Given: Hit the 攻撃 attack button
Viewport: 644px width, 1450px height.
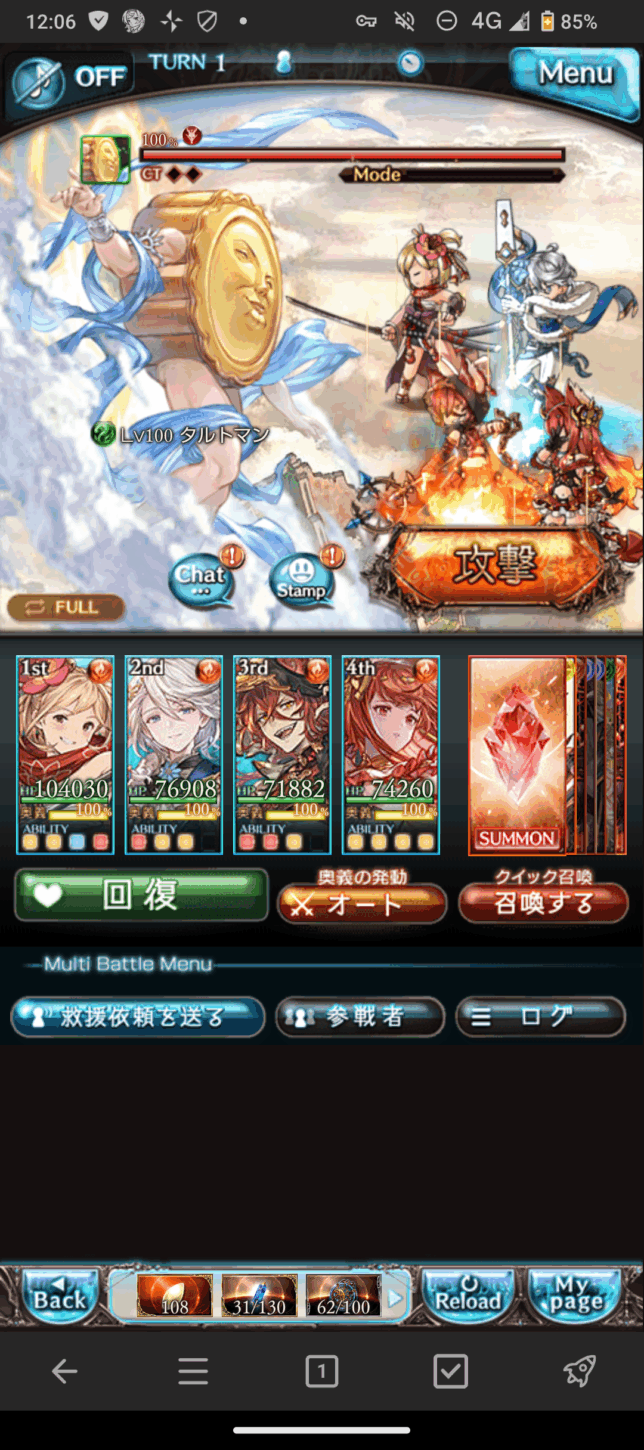Looking at the screenshot, I should pos(496,565).
